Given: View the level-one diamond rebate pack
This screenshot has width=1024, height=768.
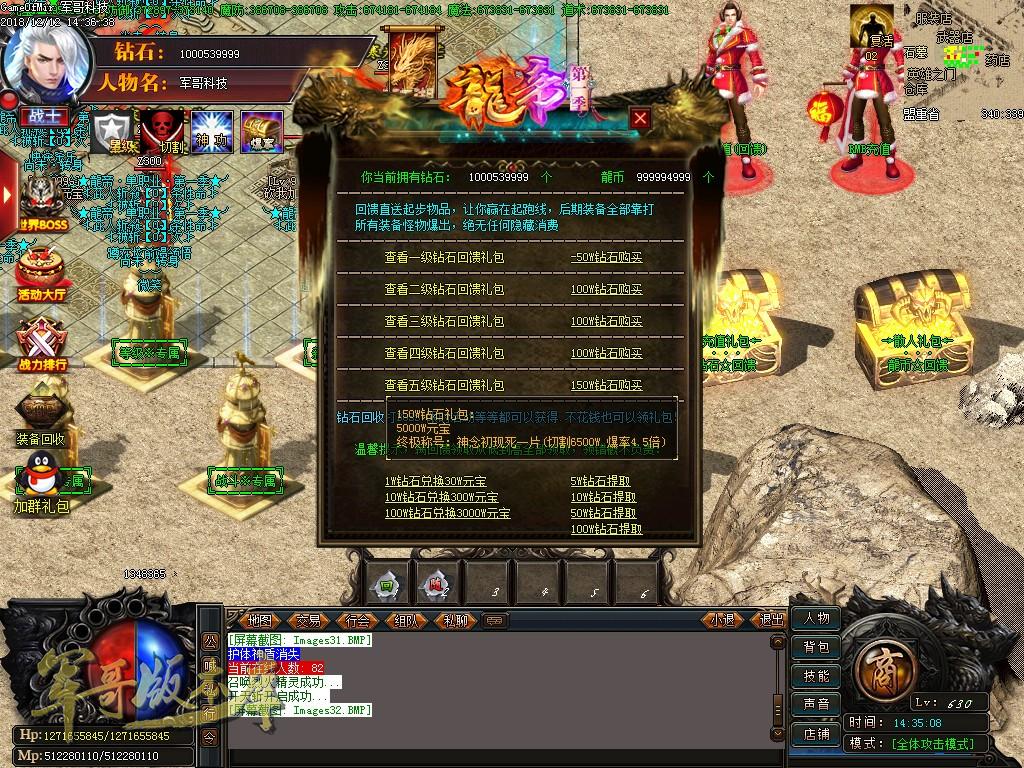Looking at the screenshot, I should [444, 257].
